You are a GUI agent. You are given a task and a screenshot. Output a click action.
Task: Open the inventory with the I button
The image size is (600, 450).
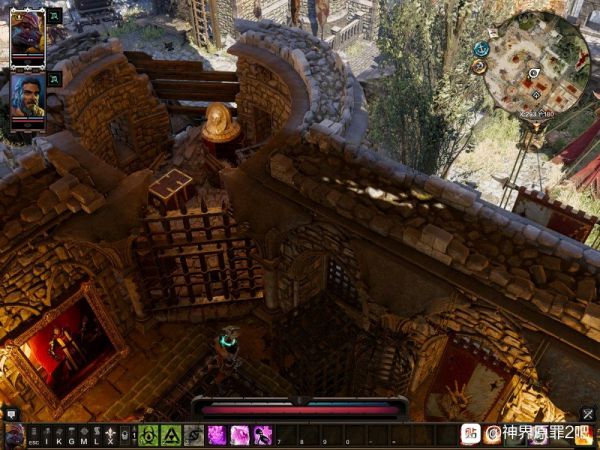46,436
